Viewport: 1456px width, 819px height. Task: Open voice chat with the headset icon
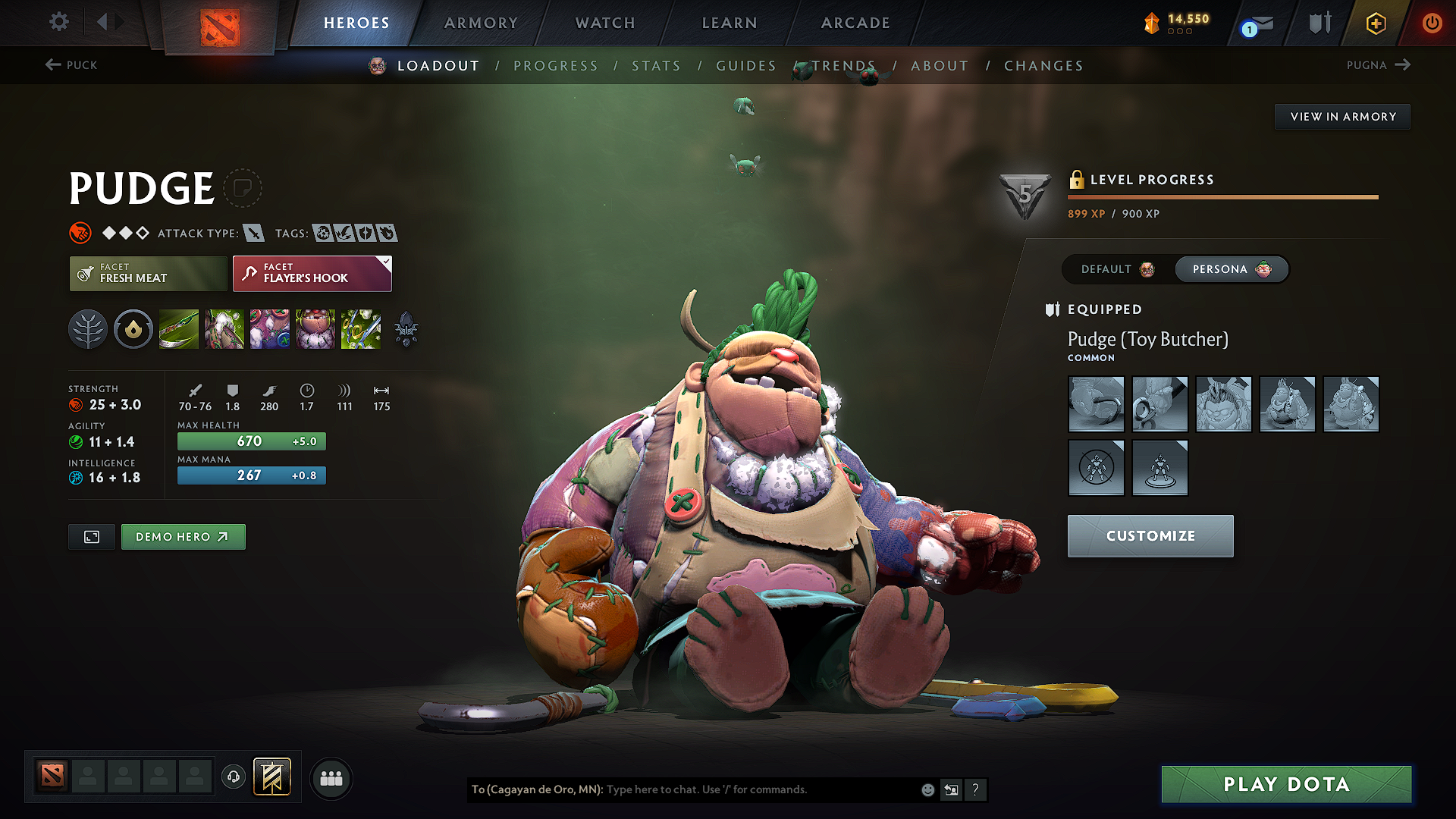[x=234, y=777]
